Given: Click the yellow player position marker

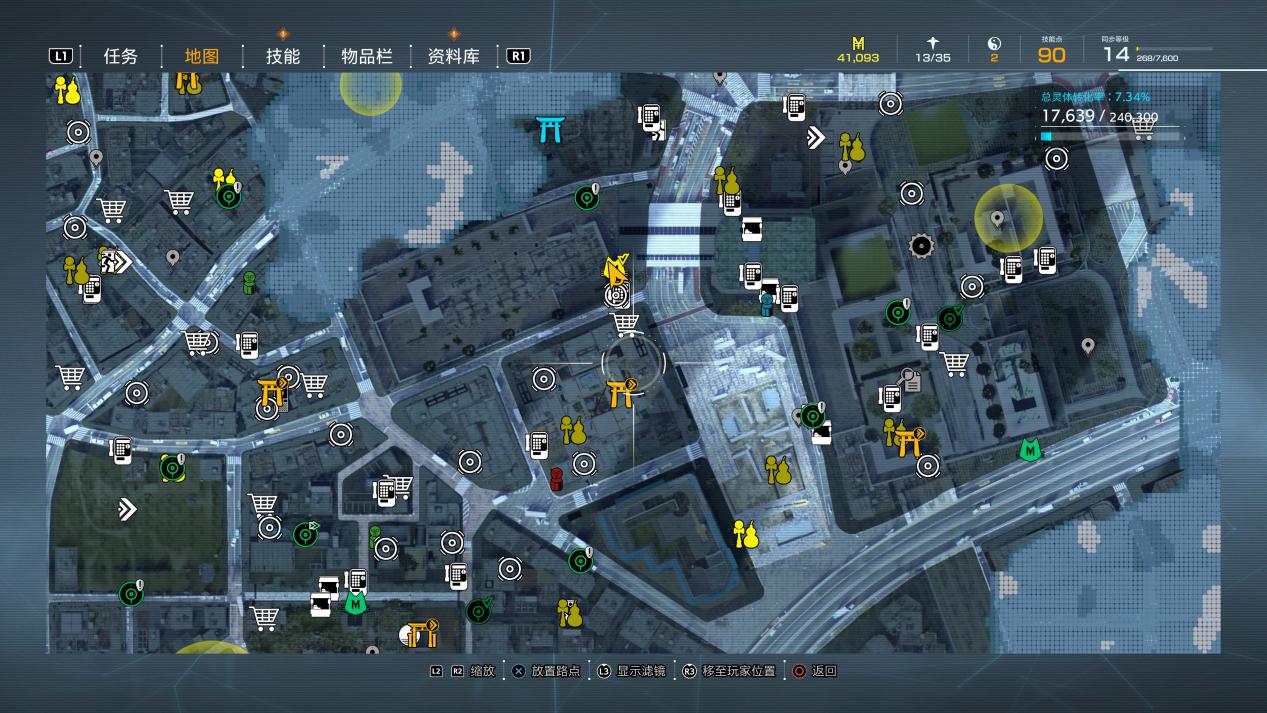Looking at the screenshot, I should [x=616, y=269].
